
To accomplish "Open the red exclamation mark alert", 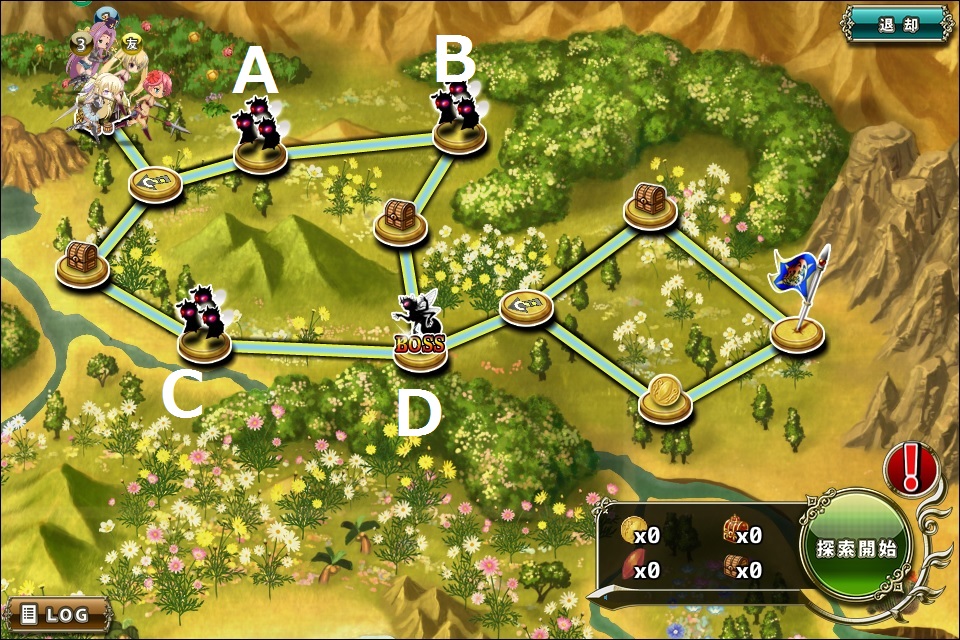I will coord(910,468).
